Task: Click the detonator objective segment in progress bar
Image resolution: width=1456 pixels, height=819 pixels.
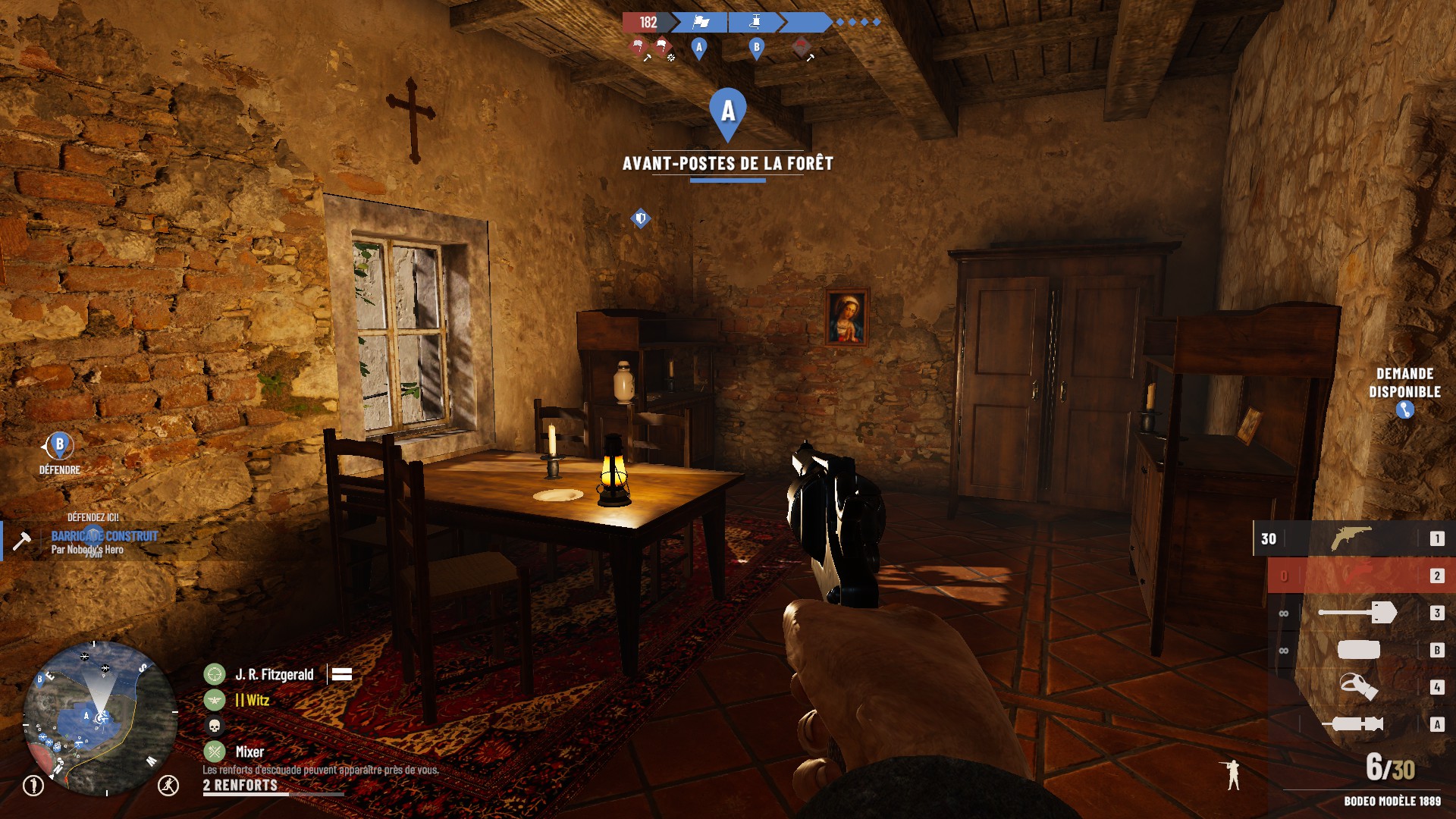Action: (x=755, y=23)
